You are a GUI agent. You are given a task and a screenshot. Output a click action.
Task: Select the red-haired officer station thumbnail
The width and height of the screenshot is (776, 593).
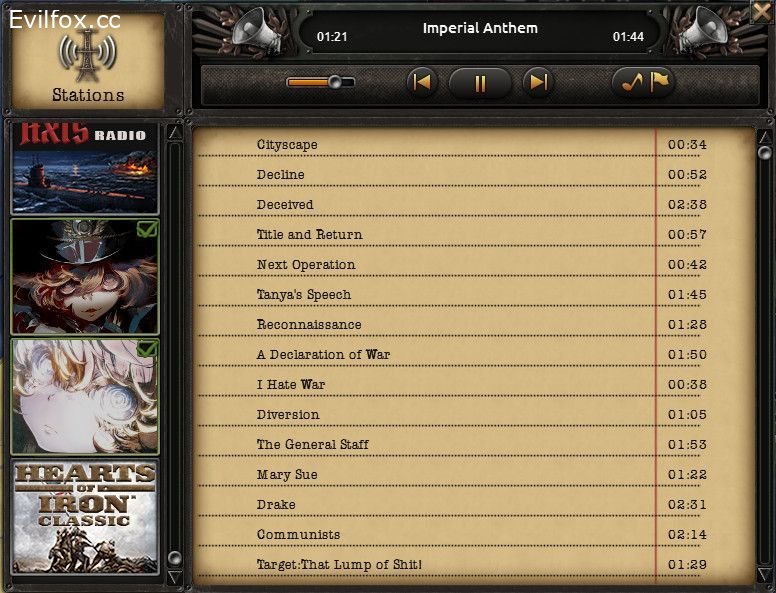pos(85,277)
